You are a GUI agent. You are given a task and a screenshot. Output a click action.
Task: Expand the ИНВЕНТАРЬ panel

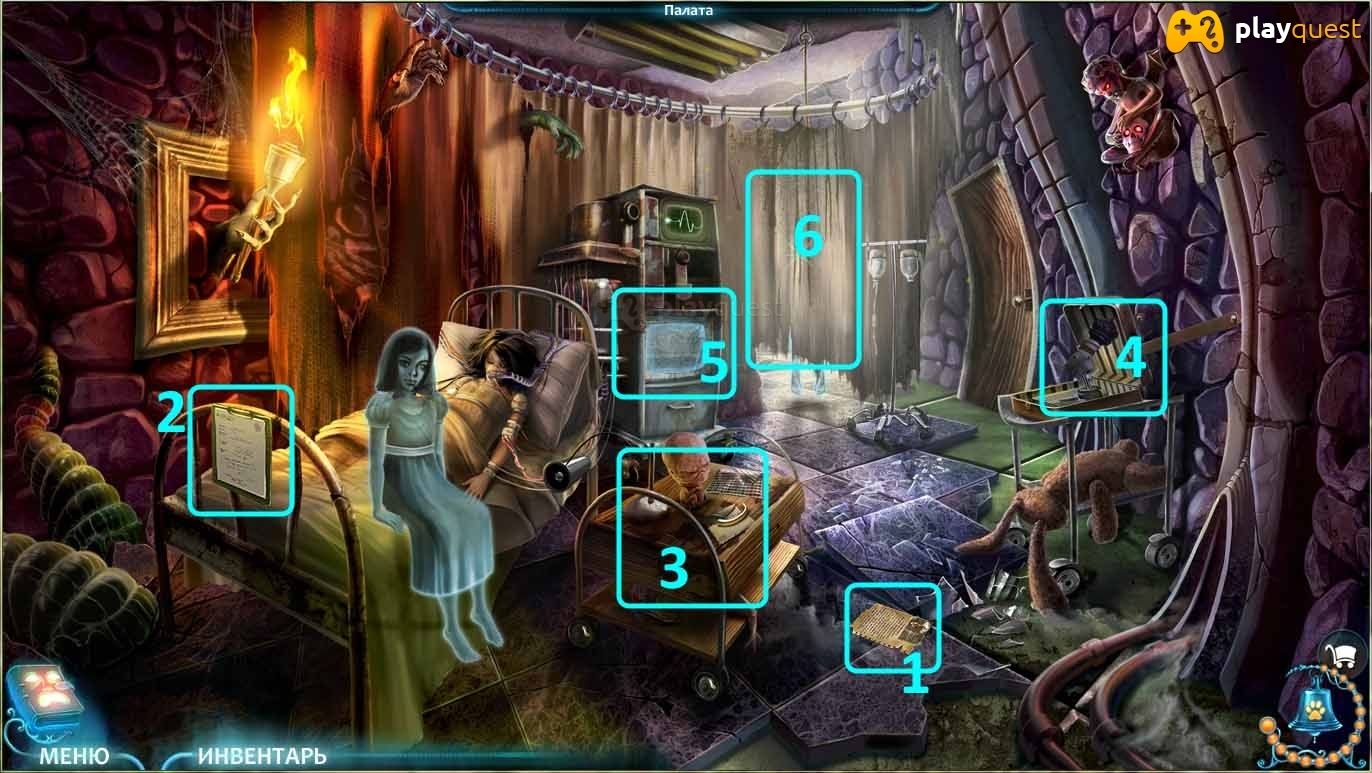(262, 755)
